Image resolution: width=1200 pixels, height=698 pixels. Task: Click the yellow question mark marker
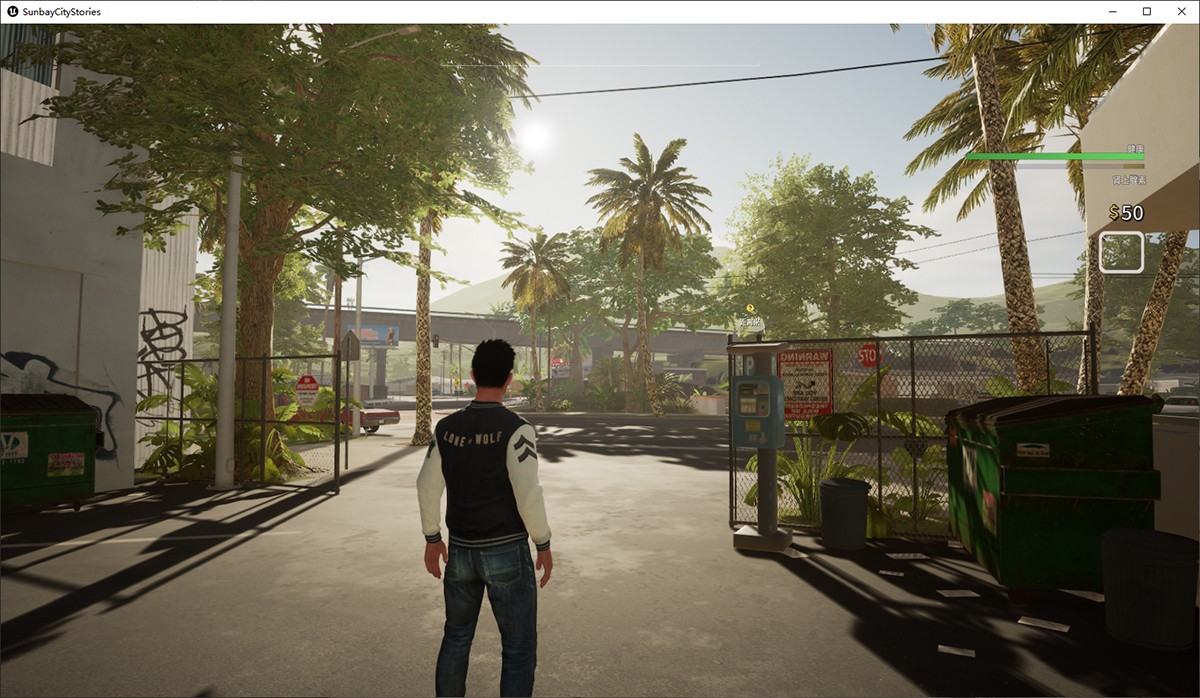750,309
